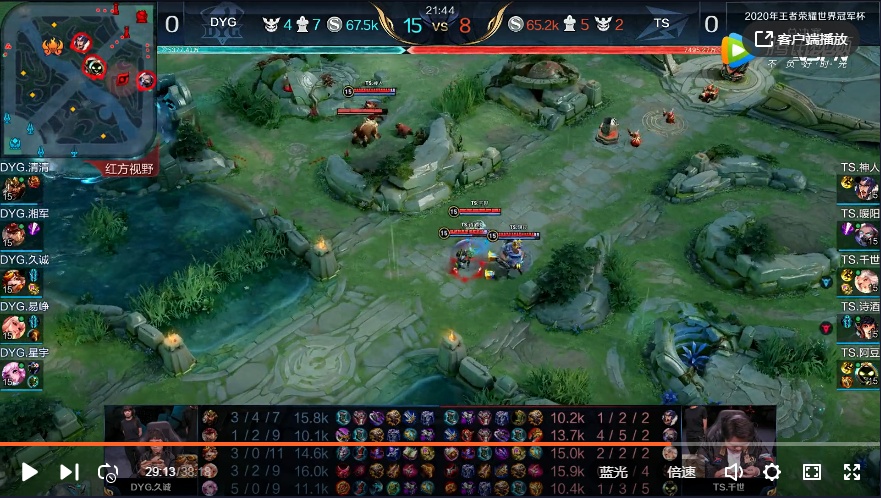Click the minimap in the corner

point(78,85)
